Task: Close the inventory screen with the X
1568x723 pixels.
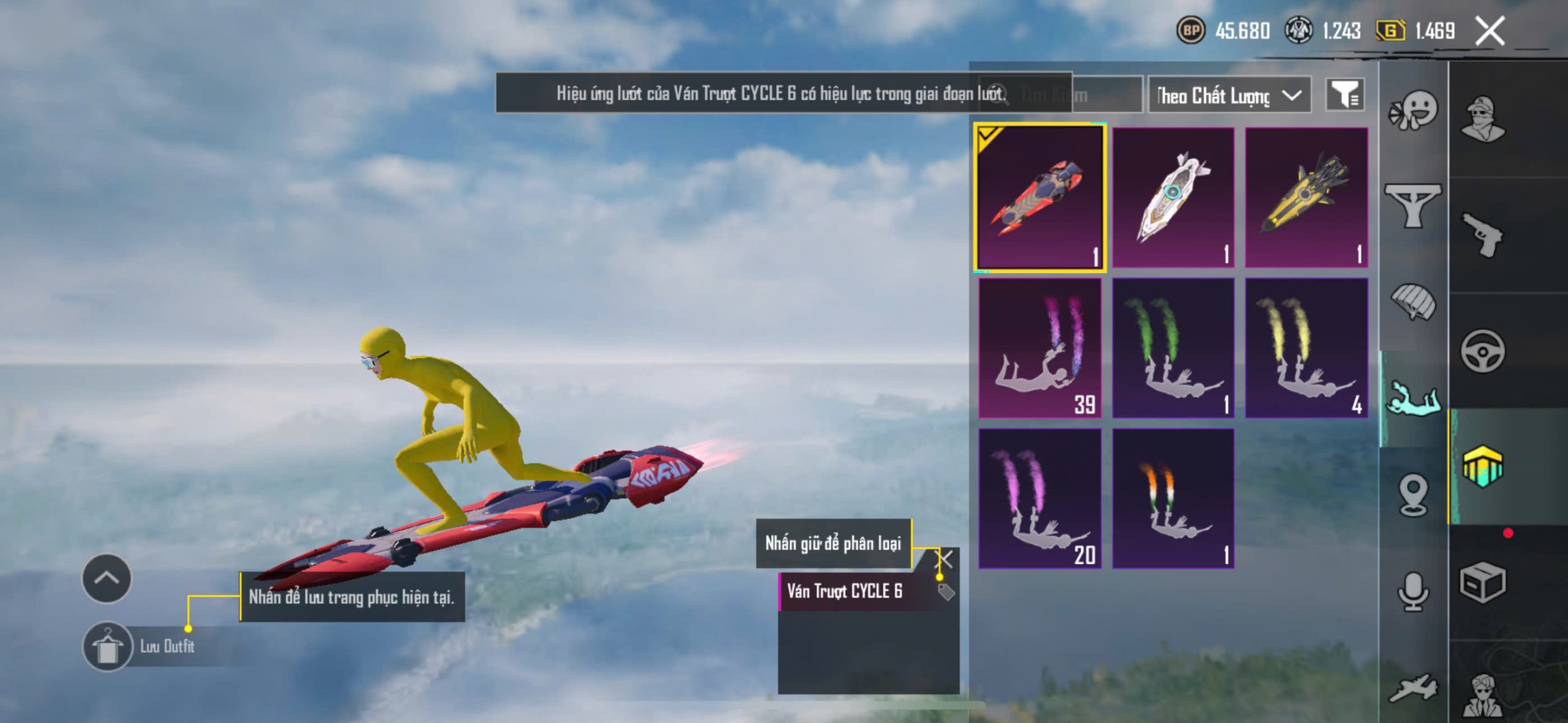Action: point(1489,31)
